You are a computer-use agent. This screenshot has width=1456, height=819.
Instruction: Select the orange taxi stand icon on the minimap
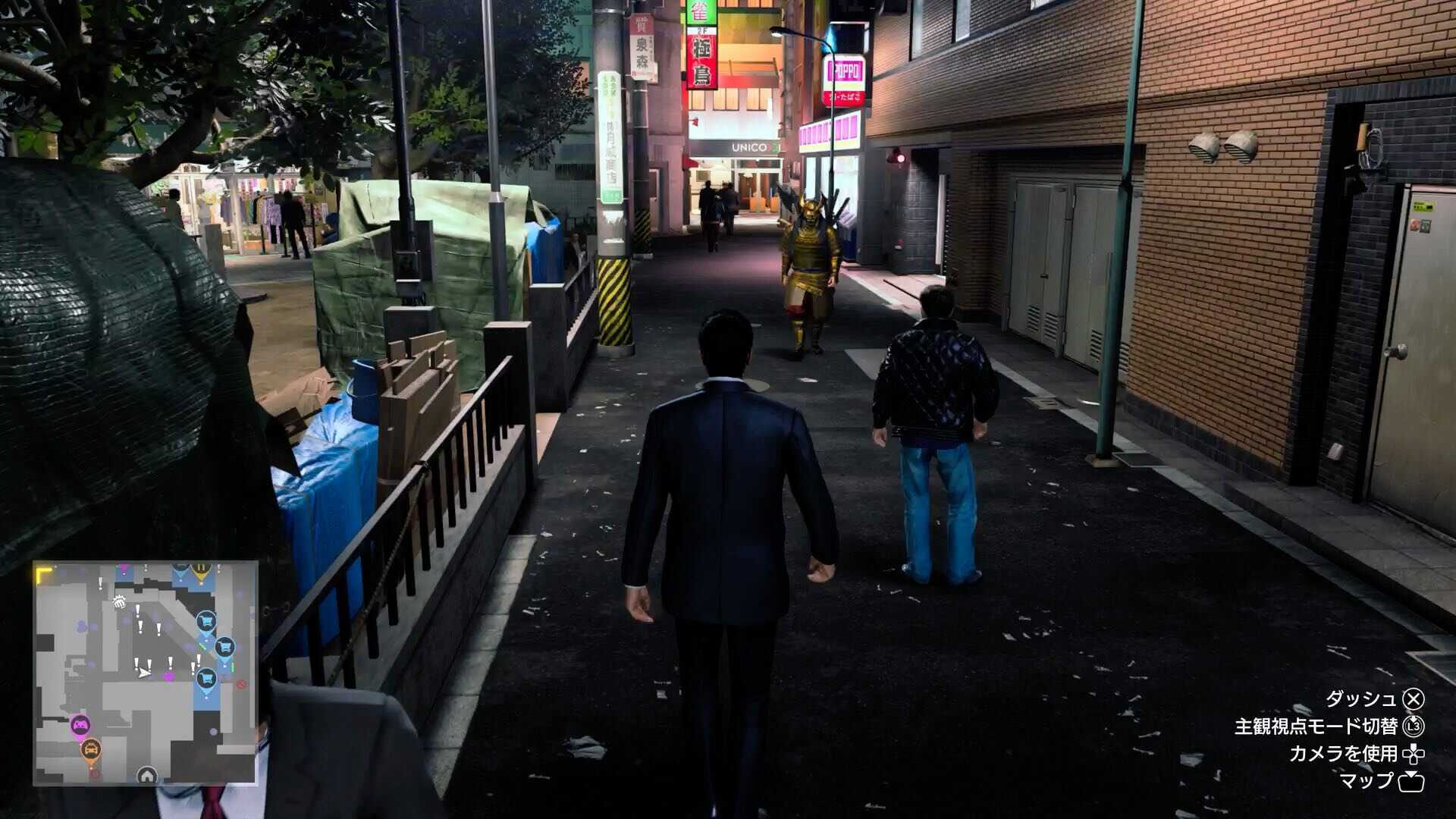tap(92, 749)
